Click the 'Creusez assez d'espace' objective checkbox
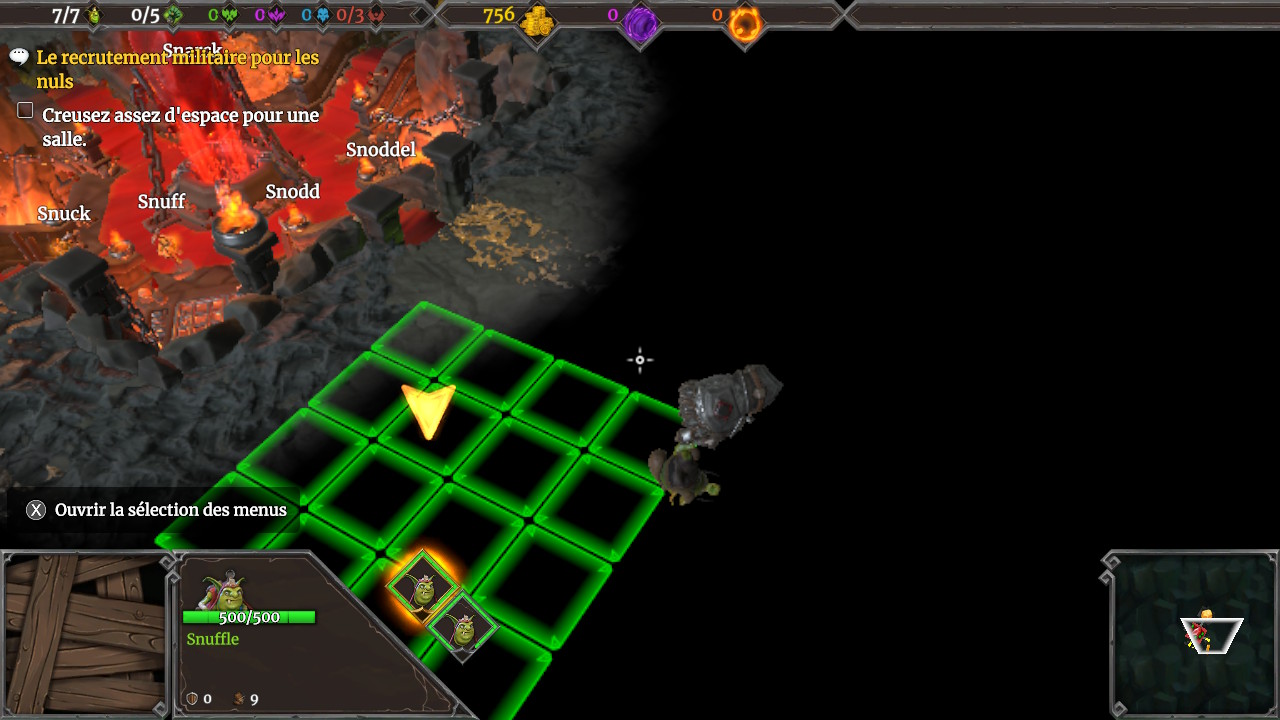1280x720 pixels. (x=26, y=111)
